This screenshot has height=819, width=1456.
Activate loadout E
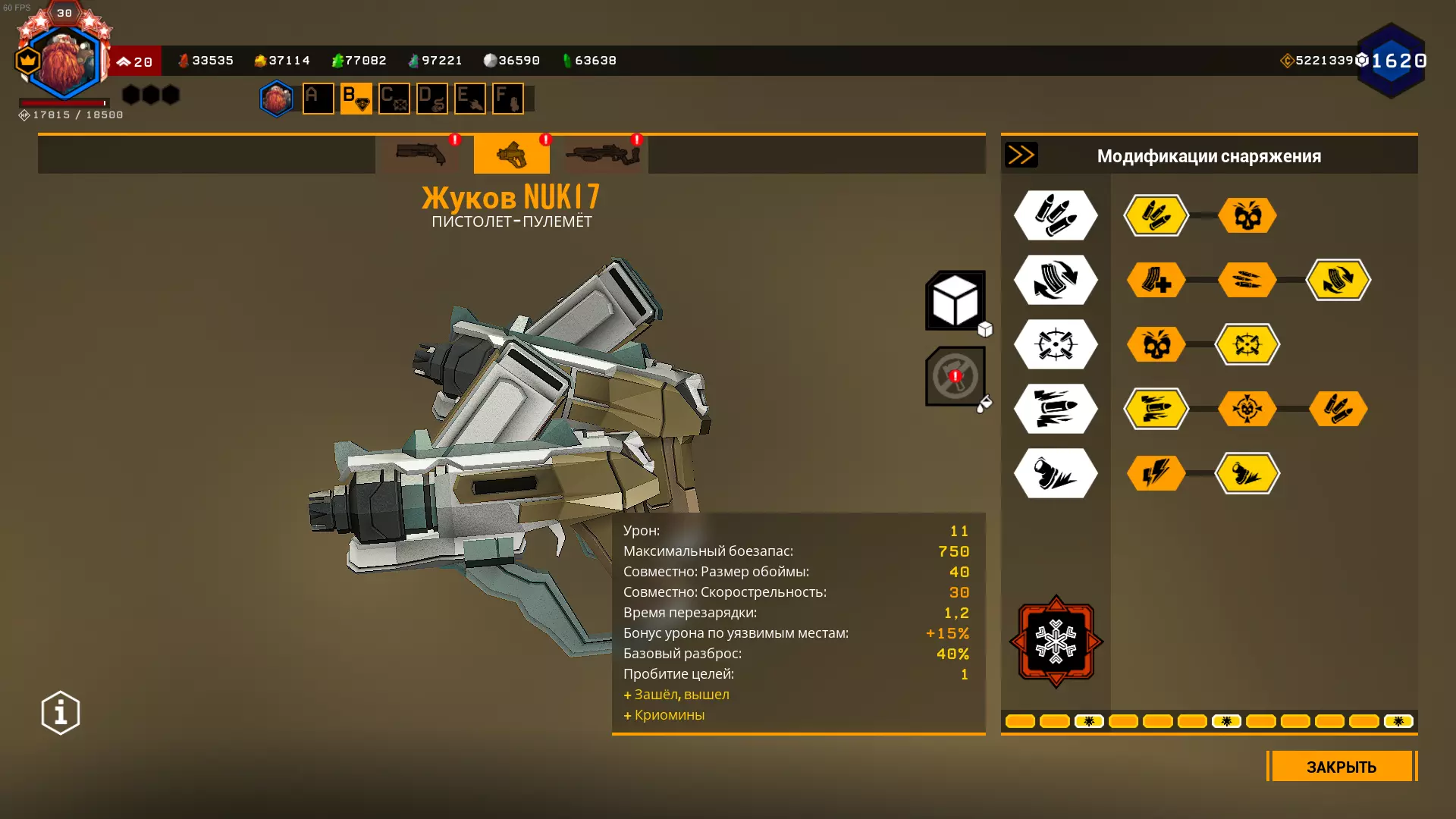(x=469, y=99)
